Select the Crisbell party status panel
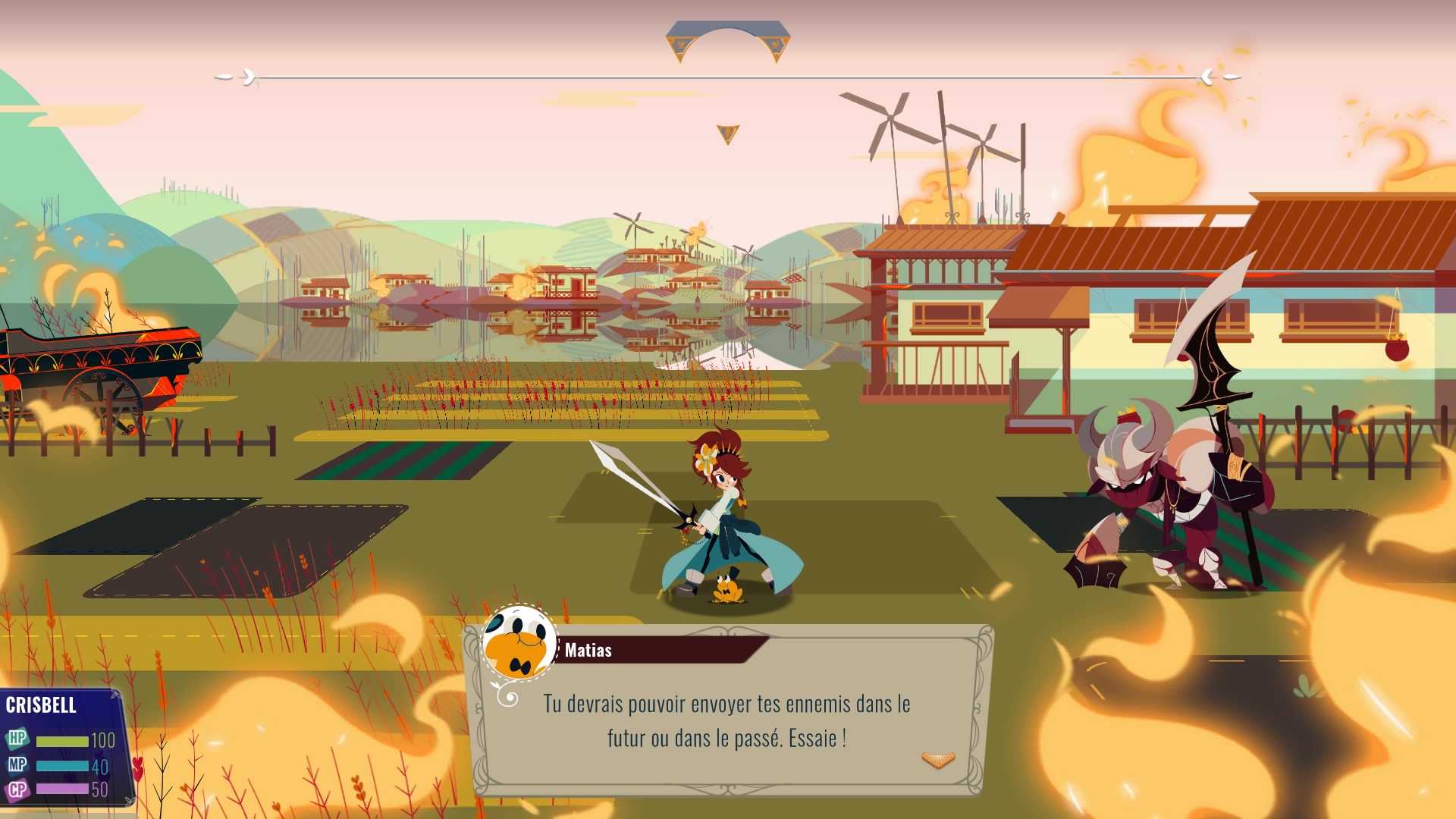Screen dimensions: 1456x819 [62, 747]
